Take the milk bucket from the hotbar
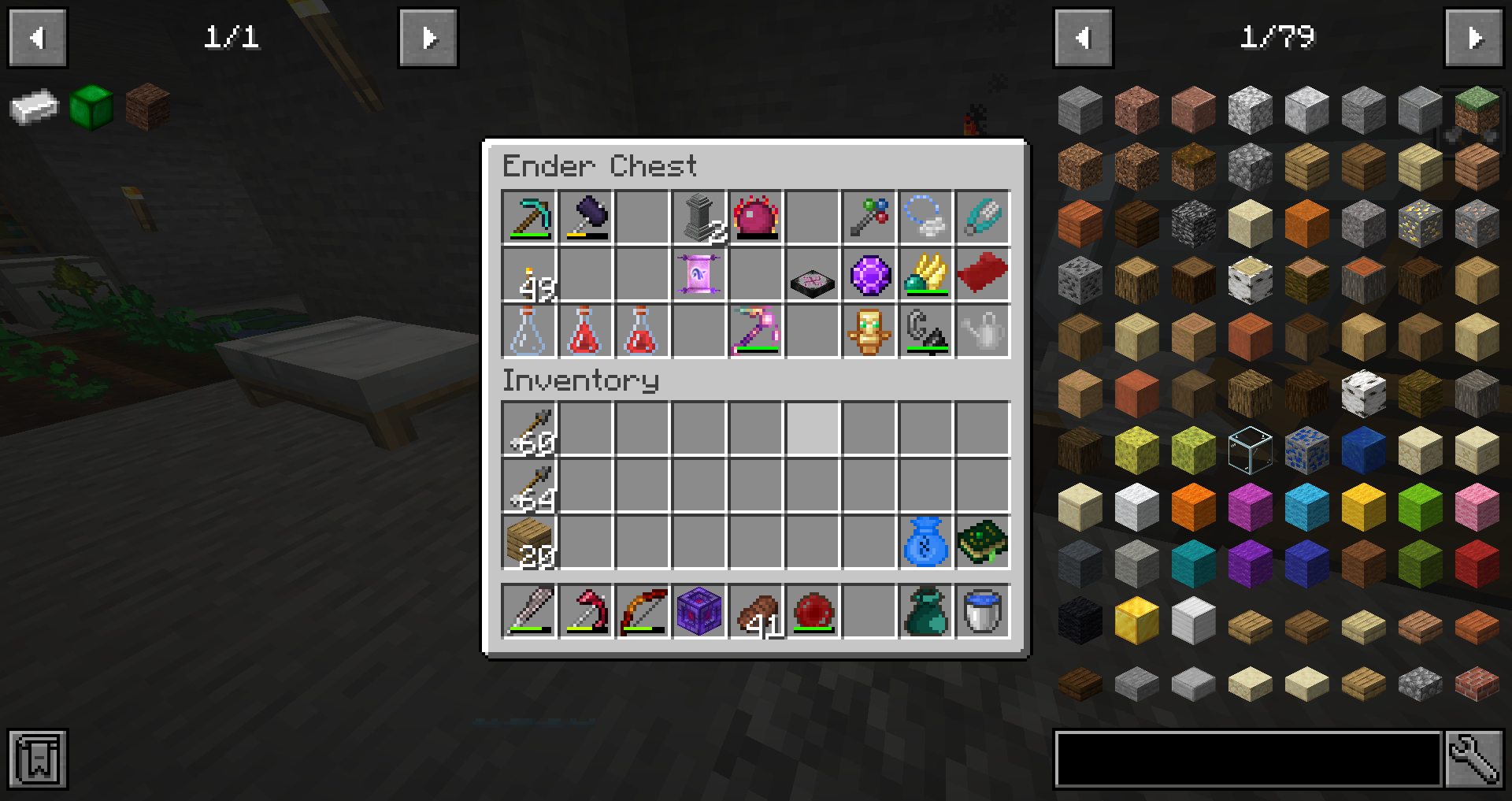 click(982, 612)
